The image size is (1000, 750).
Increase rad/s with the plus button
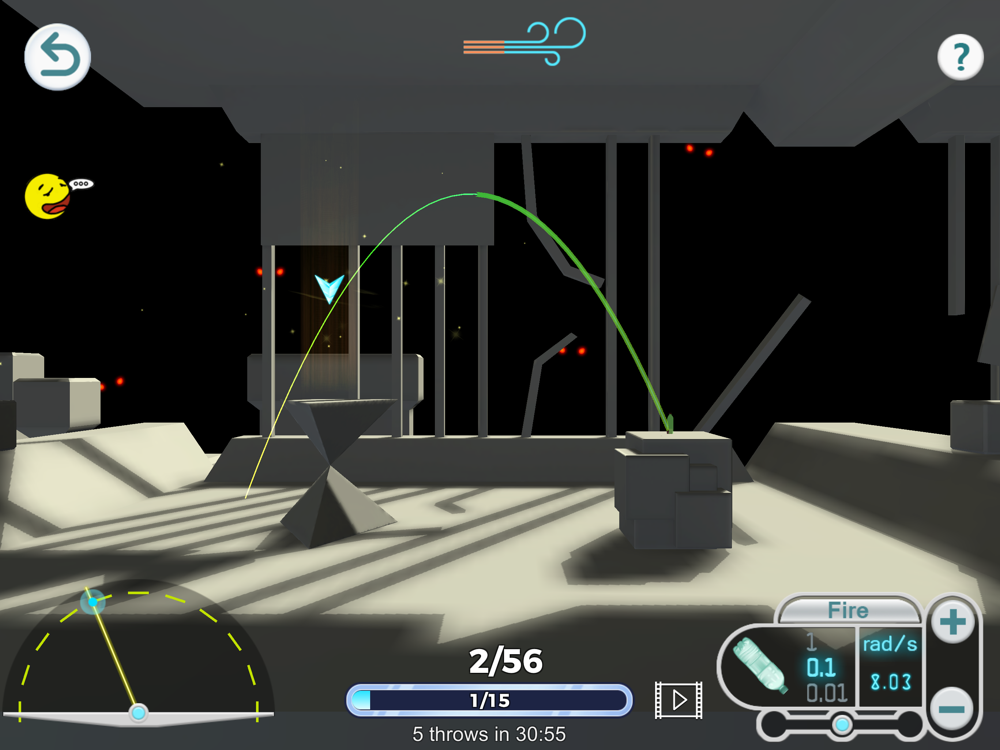(952, 623)
